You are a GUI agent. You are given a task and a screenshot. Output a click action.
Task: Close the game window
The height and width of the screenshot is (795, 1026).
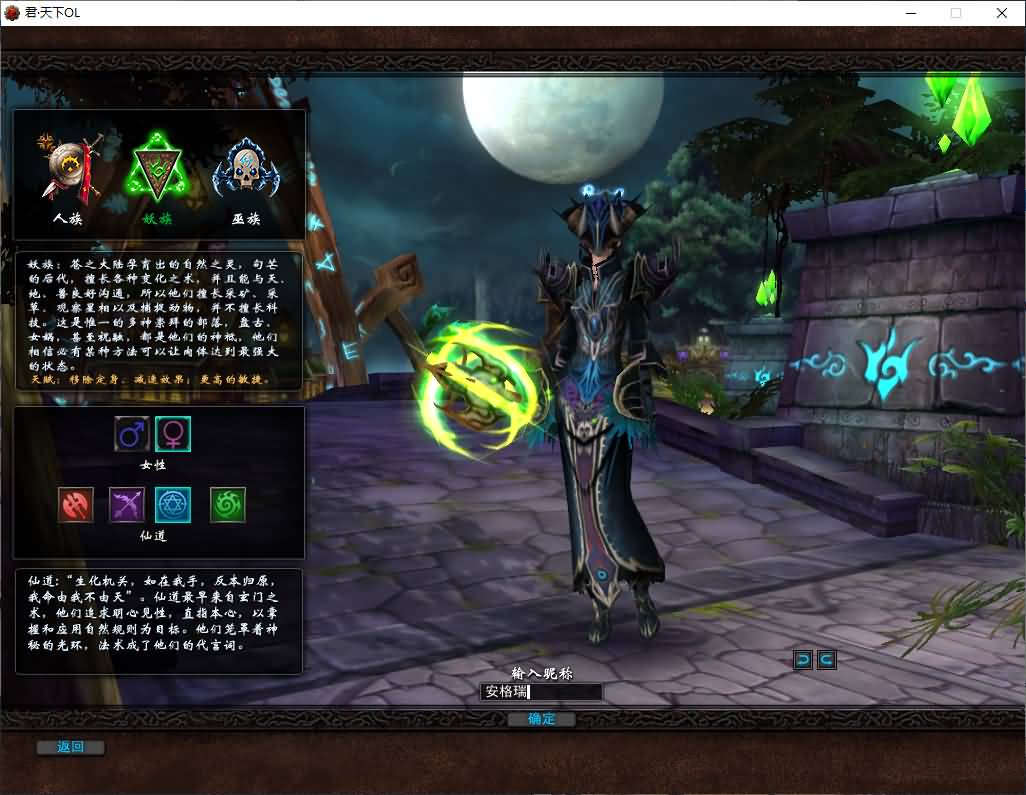1001,13
